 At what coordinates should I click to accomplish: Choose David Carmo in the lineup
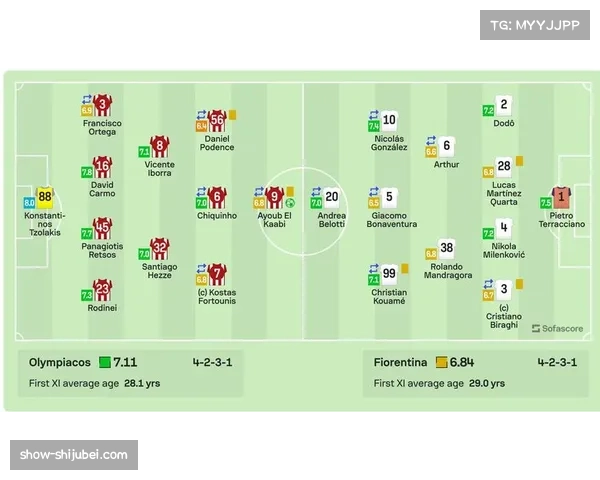click(102, 167)
